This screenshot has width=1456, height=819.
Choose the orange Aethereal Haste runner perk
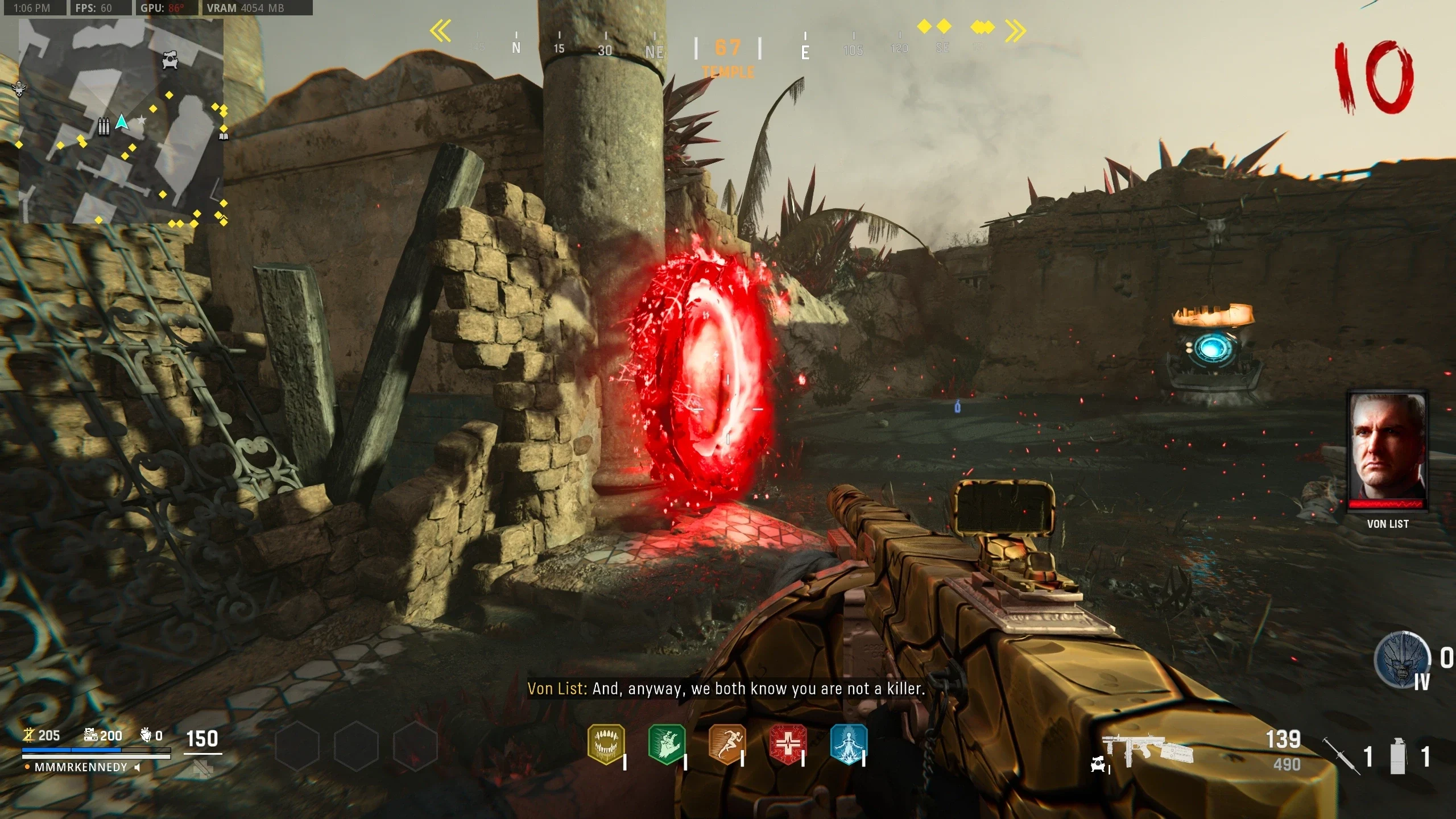point(727,744)
